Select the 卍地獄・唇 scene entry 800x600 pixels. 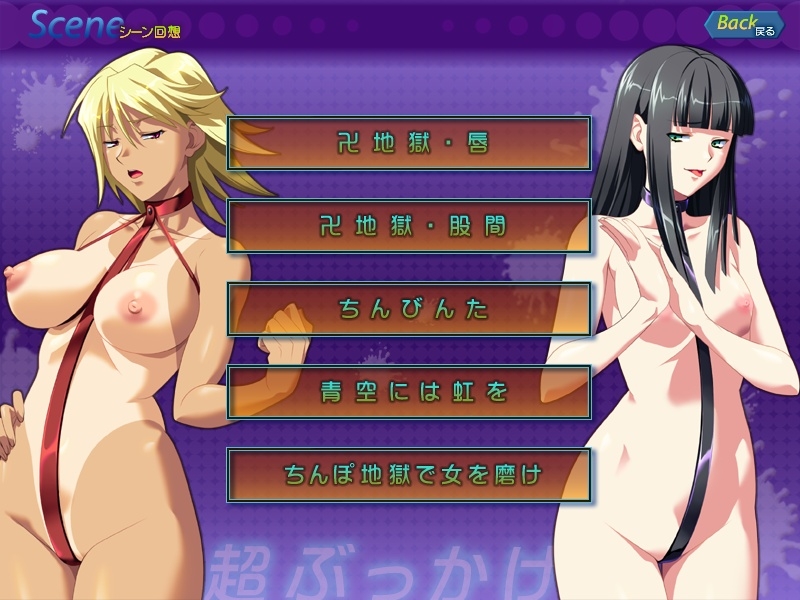click(408, 143)
